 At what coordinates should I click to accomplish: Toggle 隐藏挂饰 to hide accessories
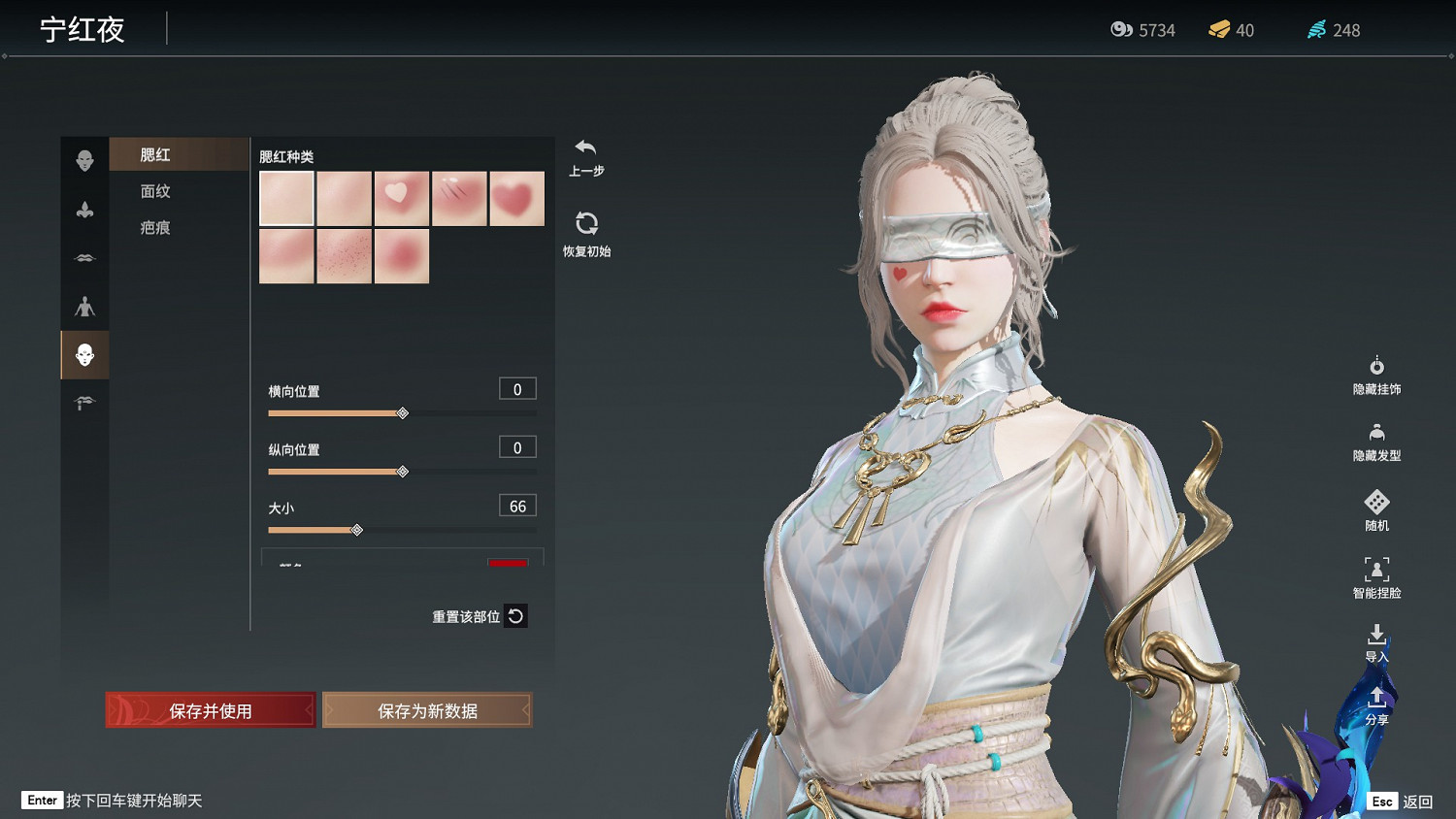point(1376,375)
